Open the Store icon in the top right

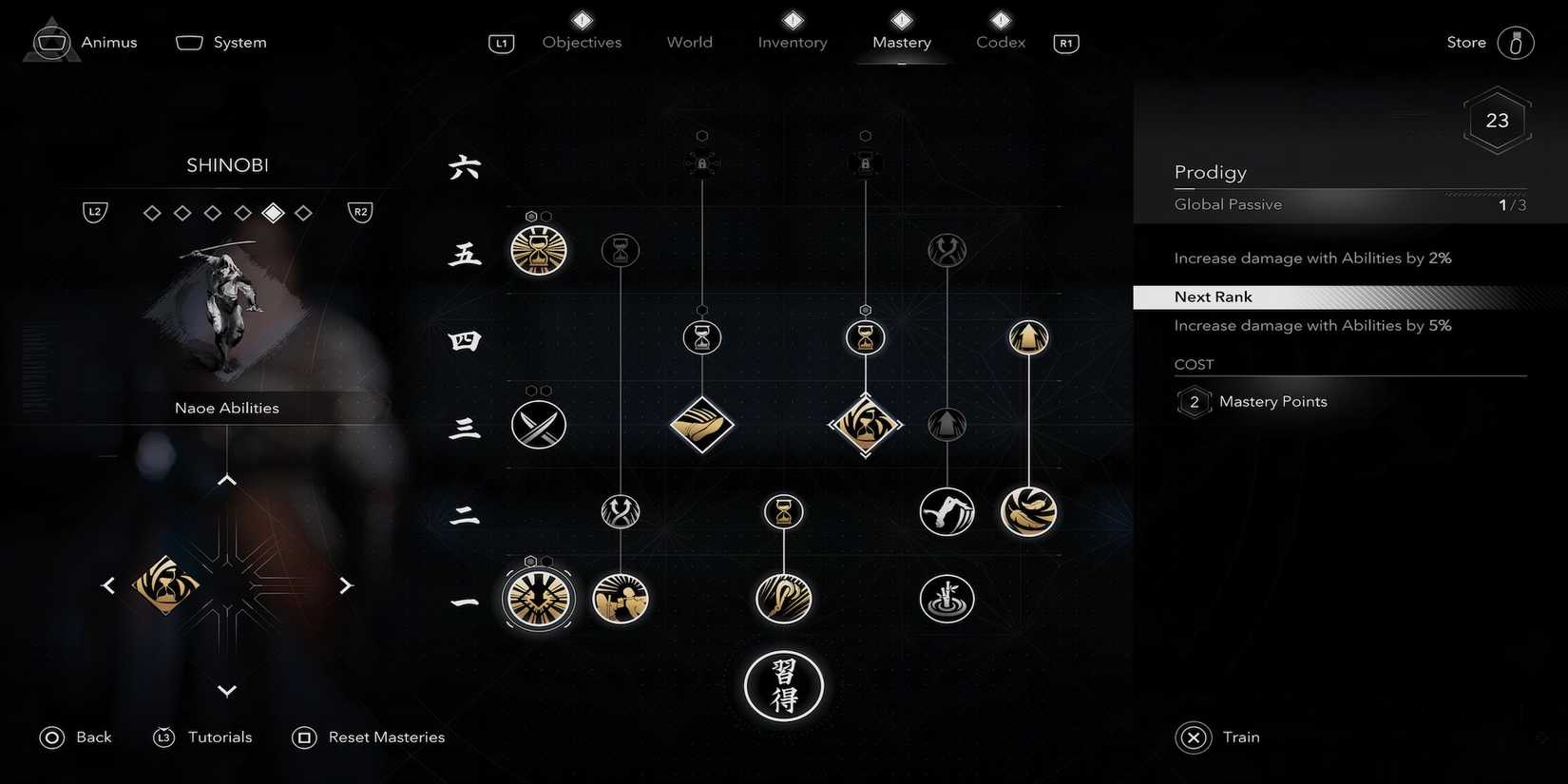tap(1517, 42)
